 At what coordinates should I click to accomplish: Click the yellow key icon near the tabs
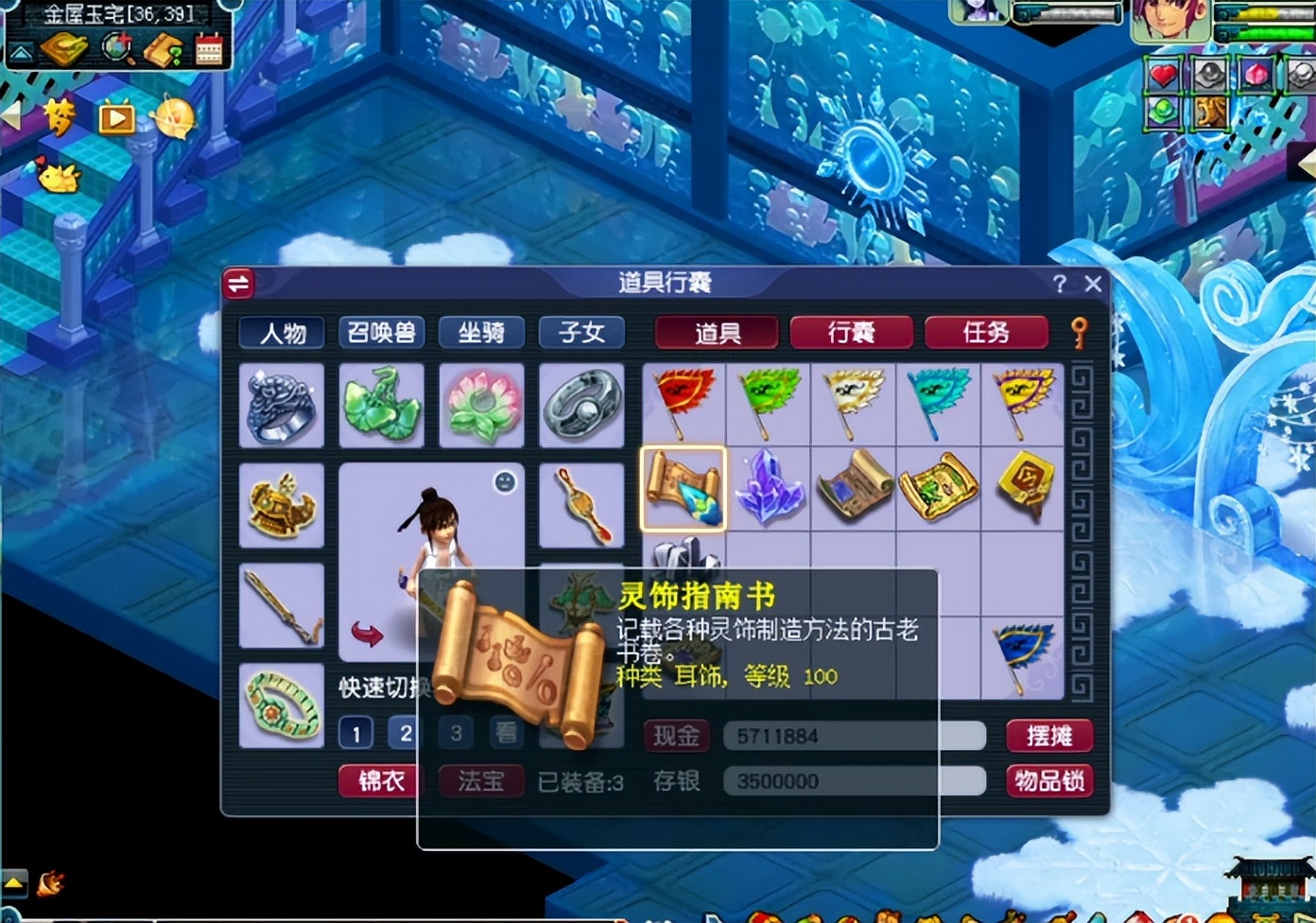click(1081, 333)
